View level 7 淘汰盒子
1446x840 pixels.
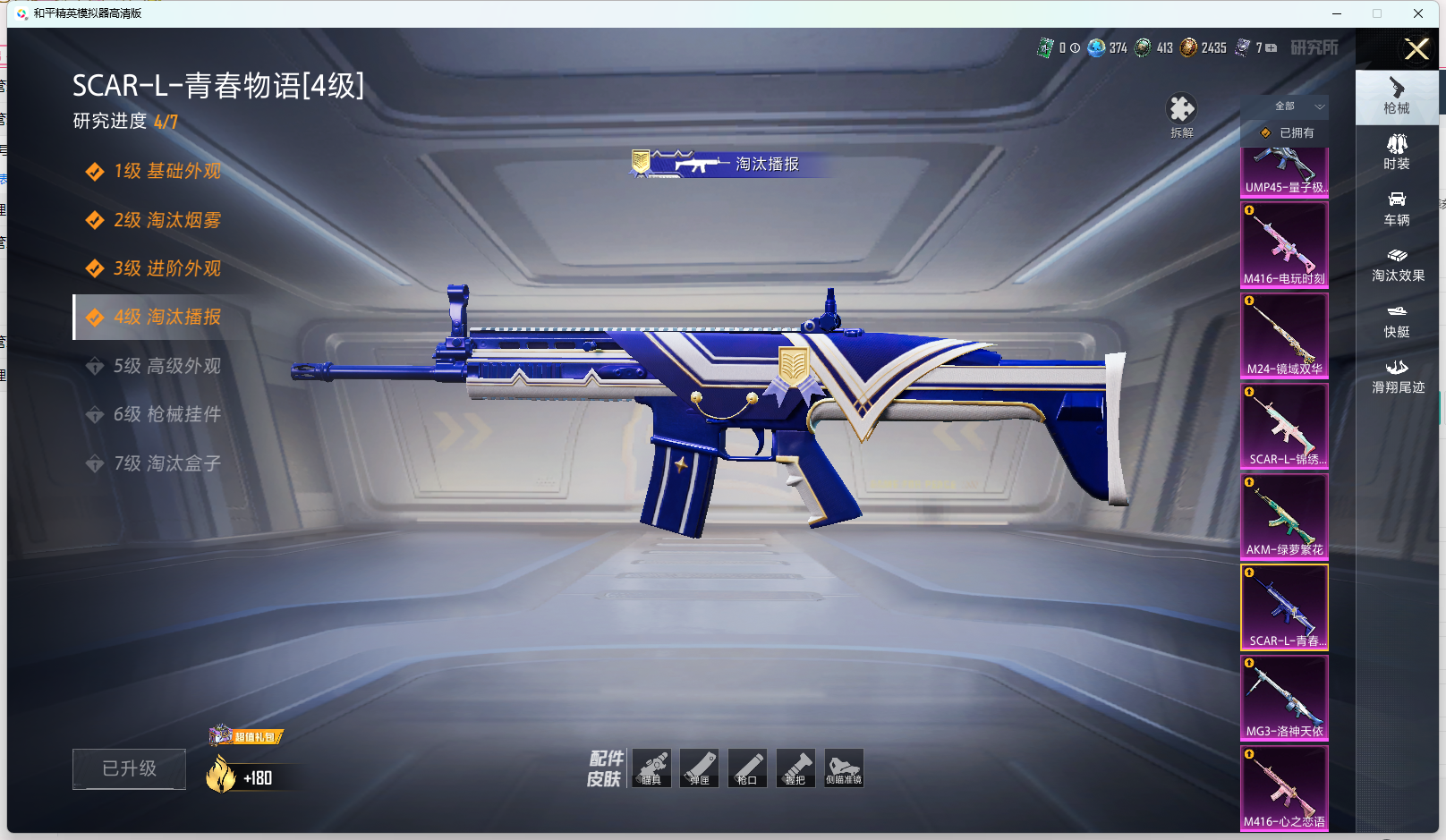166,463
